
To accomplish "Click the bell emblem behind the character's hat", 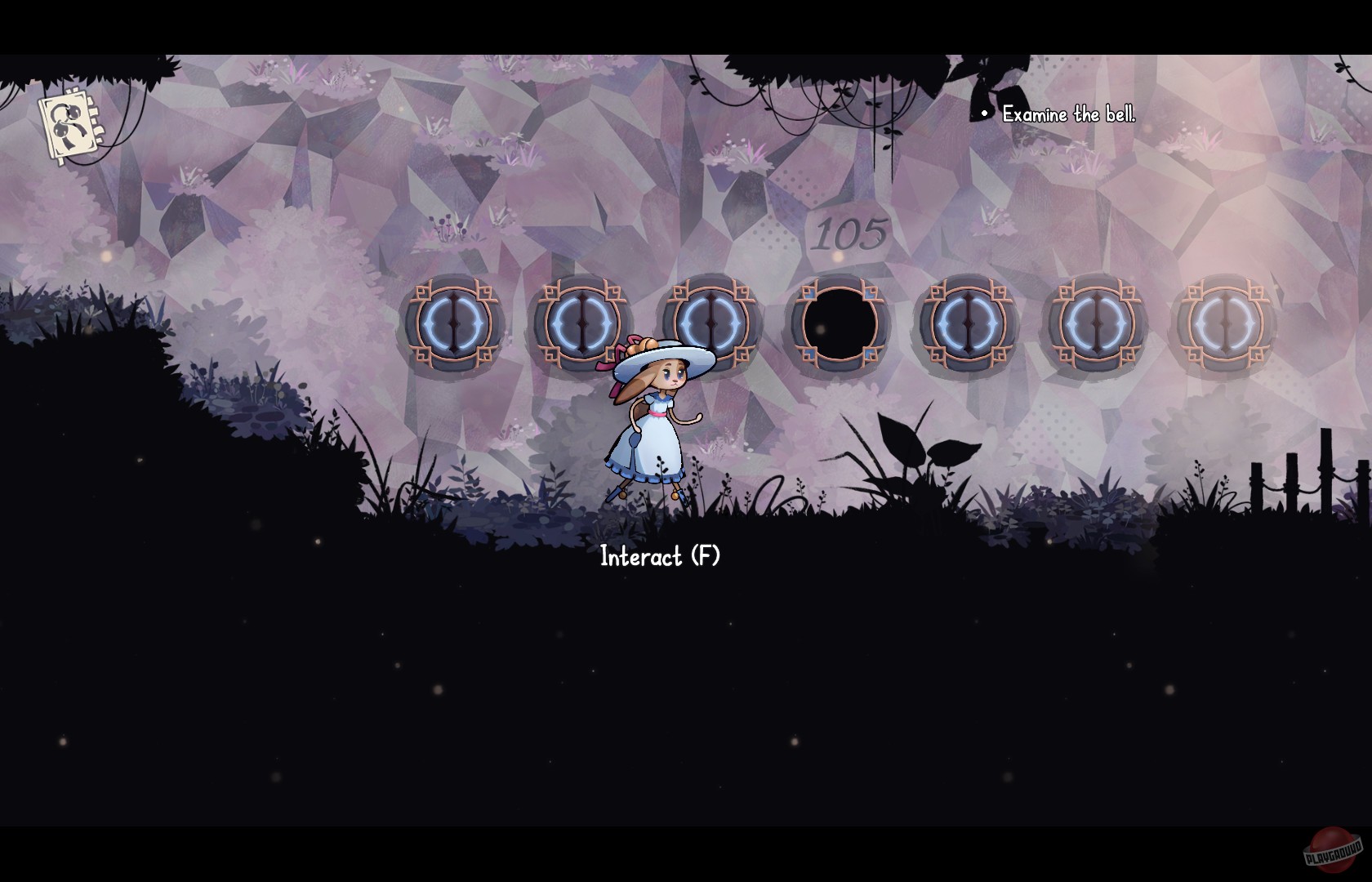I will click(710, 323).
